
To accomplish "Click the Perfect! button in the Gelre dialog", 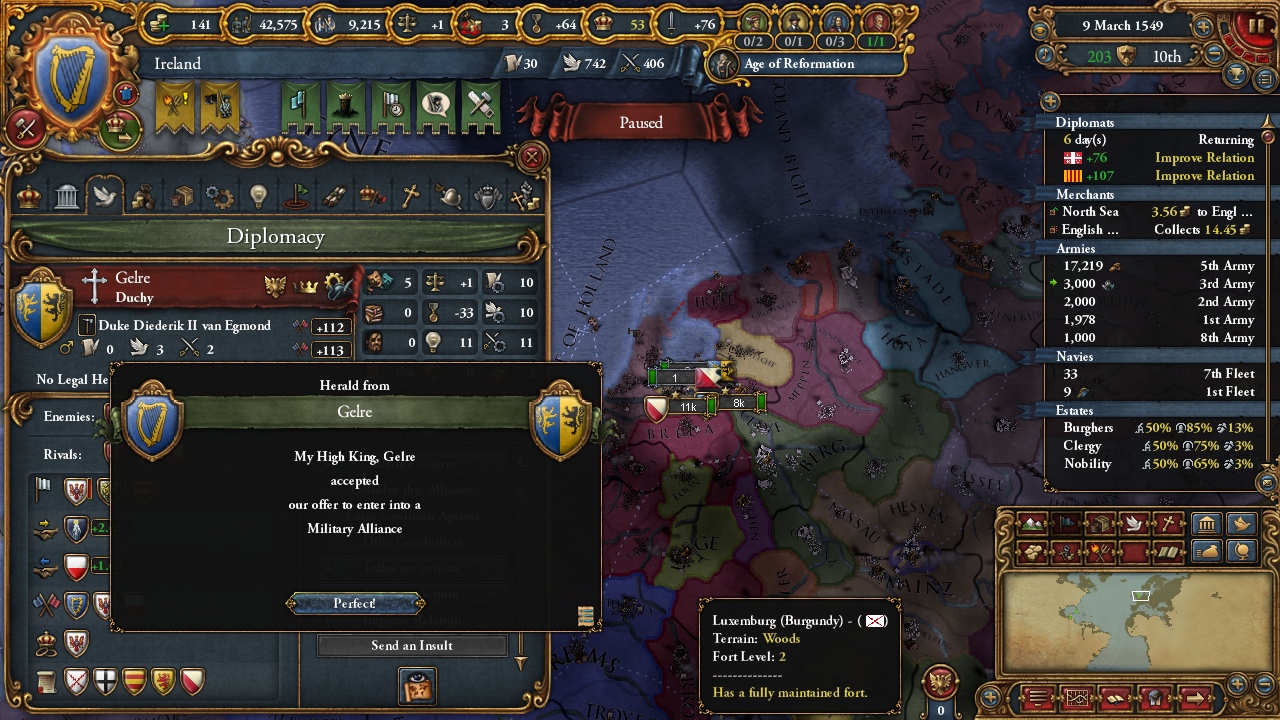I will (356, 603).
